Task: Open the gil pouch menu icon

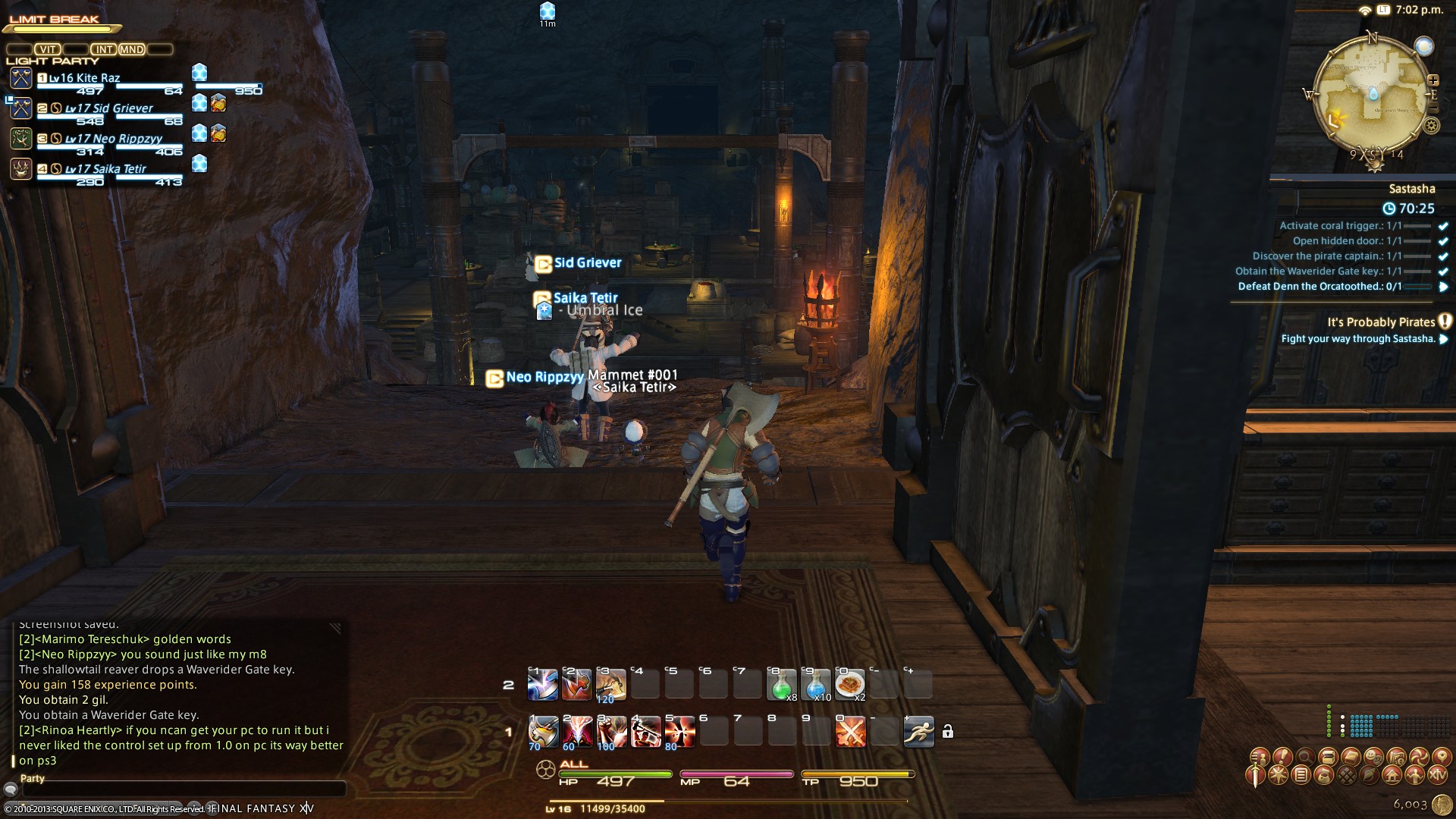Action: pos(1323,776)
